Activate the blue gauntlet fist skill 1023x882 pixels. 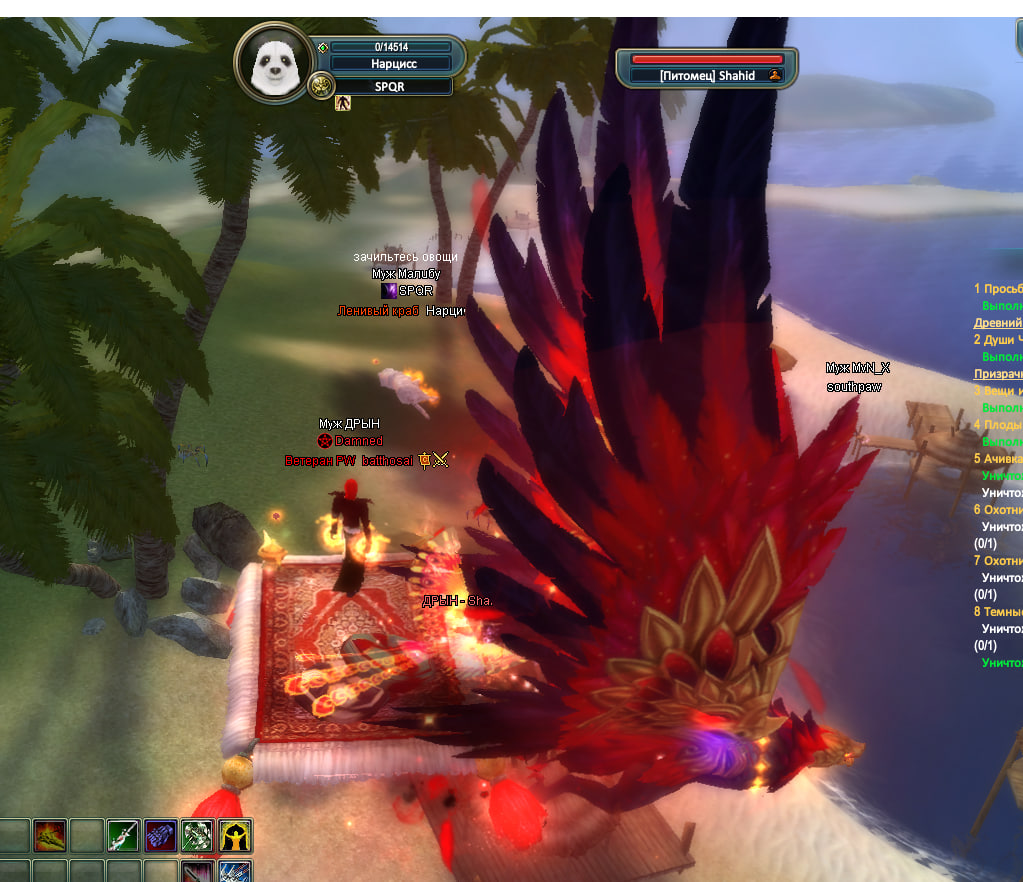tap(160, 835)
